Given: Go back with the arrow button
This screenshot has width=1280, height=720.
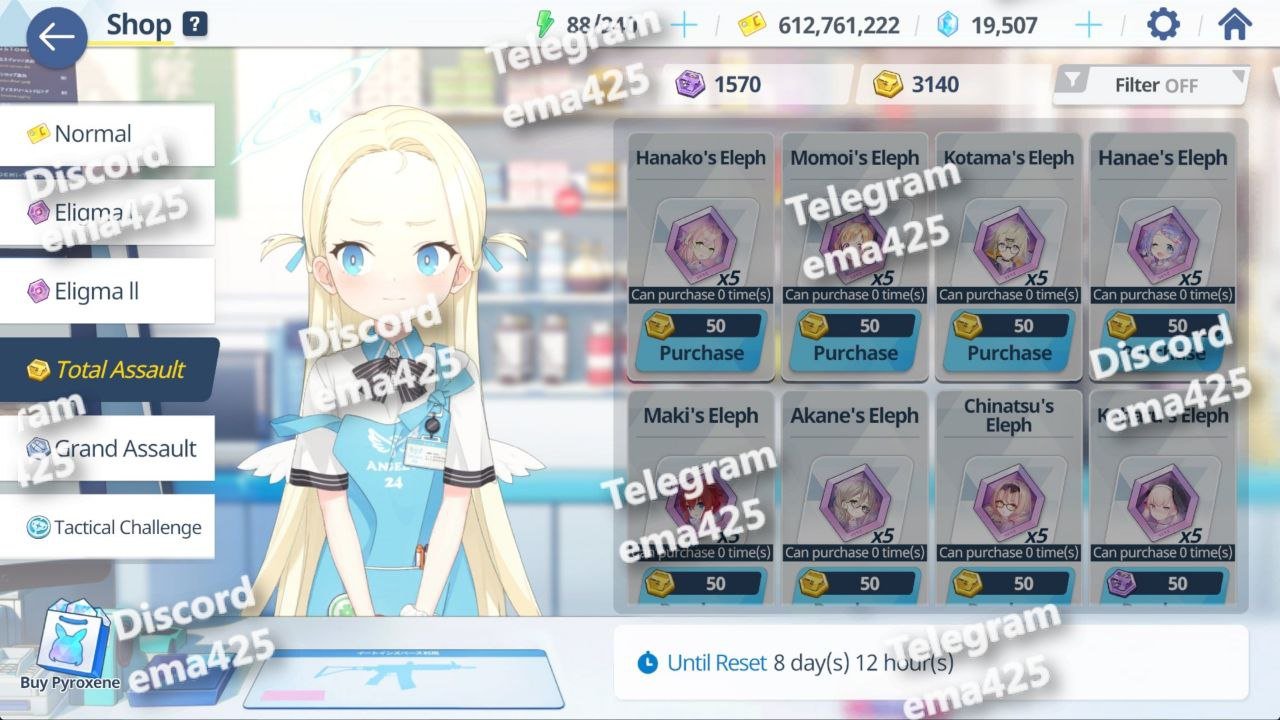Looking at the screenshot, I should (x=56, y=38).
